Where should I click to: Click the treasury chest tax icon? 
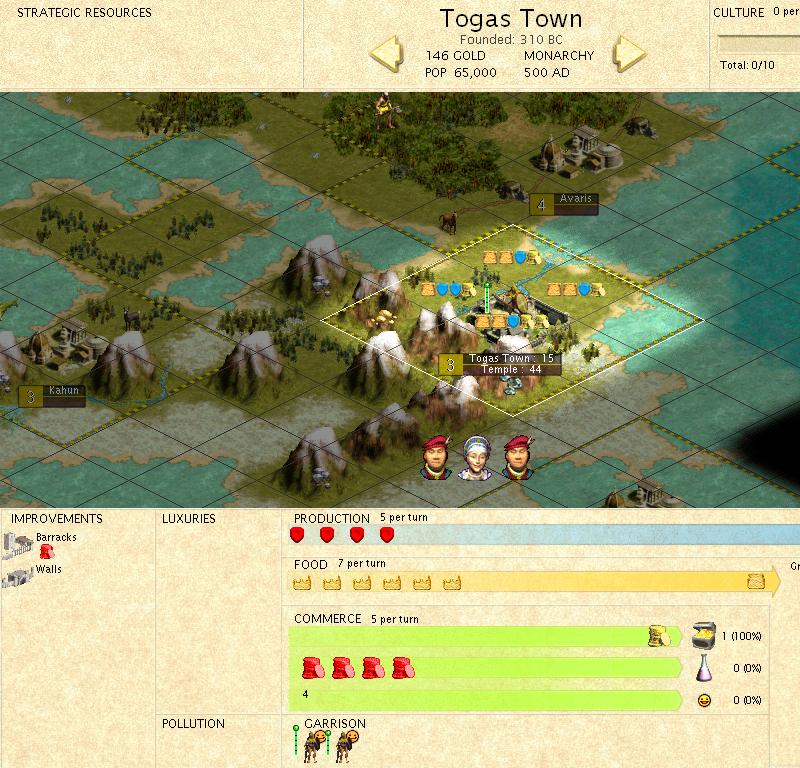click(703, 636)
